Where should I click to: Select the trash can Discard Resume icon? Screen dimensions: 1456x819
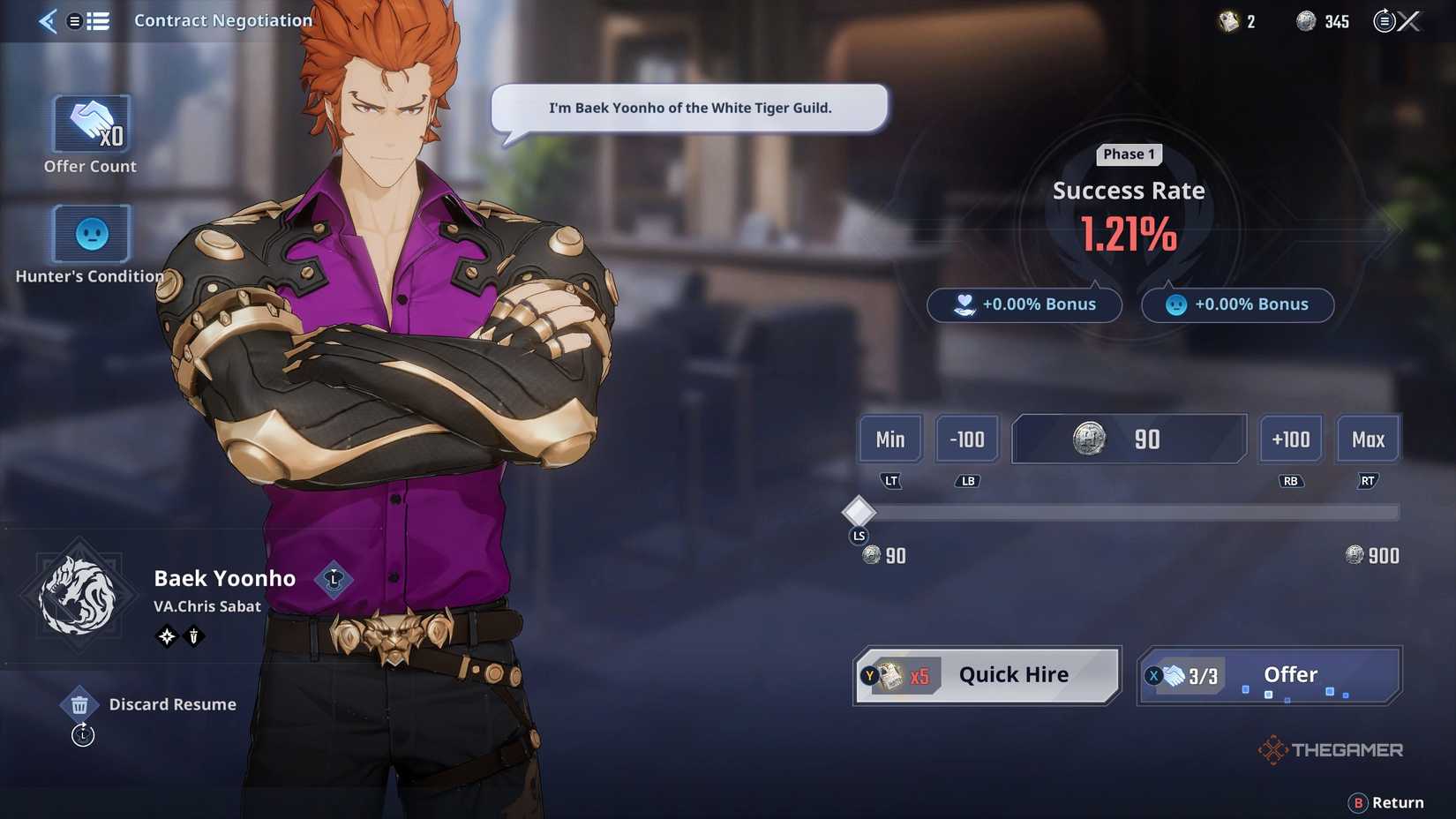[x=80, y=703]
